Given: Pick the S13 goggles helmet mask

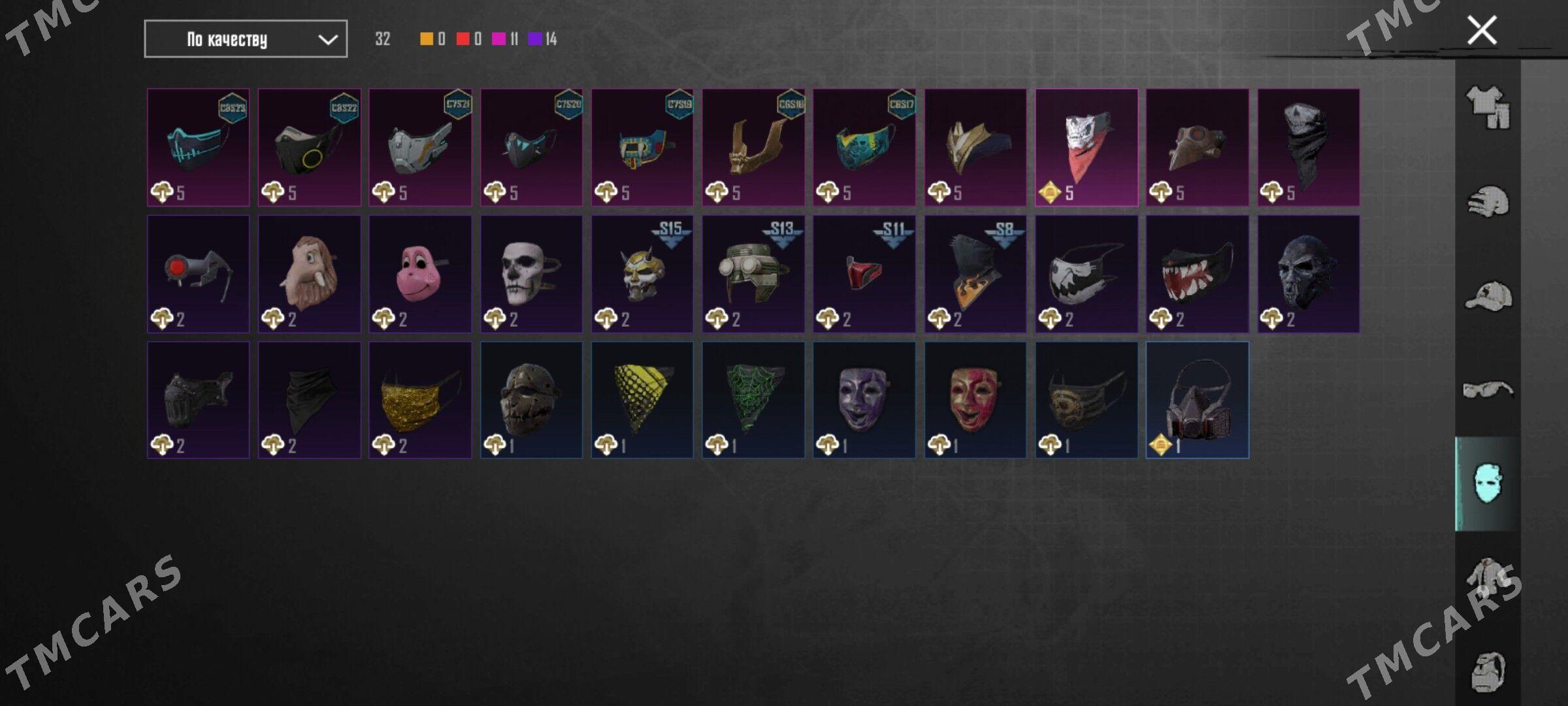Looking at the screenshot, I should click(753, 274).
